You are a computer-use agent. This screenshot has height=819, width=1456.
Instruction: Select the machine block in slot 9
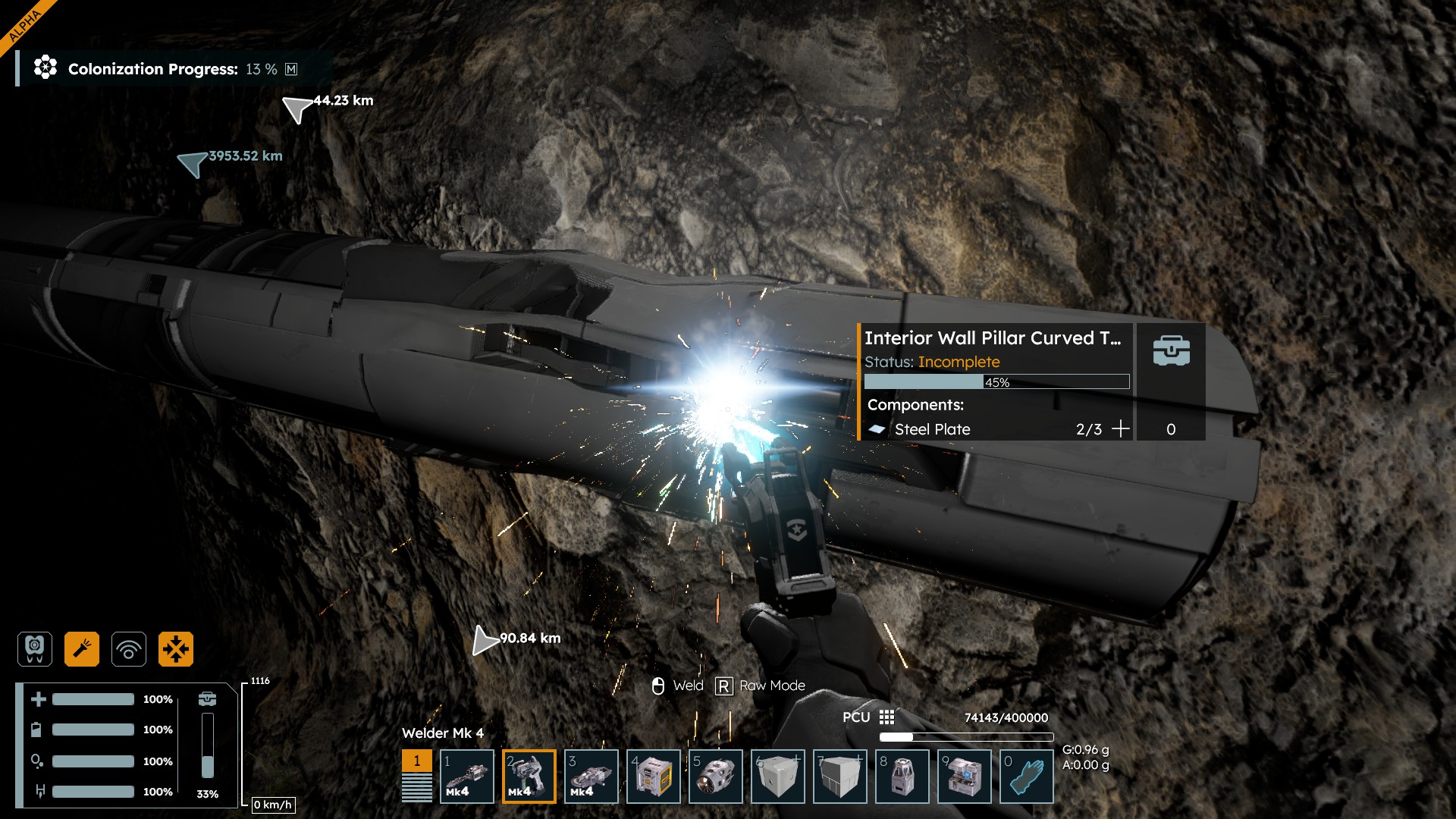(x=965, y=777)
